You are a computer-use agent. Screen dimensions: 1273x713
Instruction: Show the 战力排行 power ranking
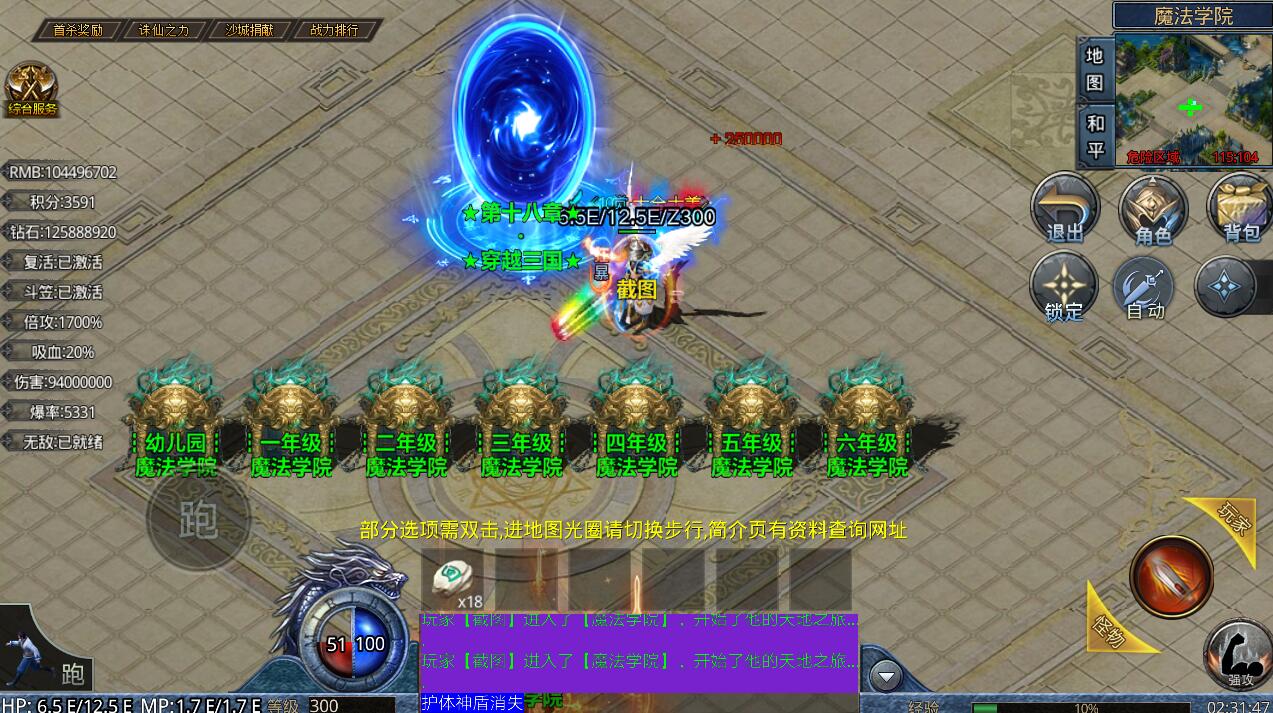[334, 30]
